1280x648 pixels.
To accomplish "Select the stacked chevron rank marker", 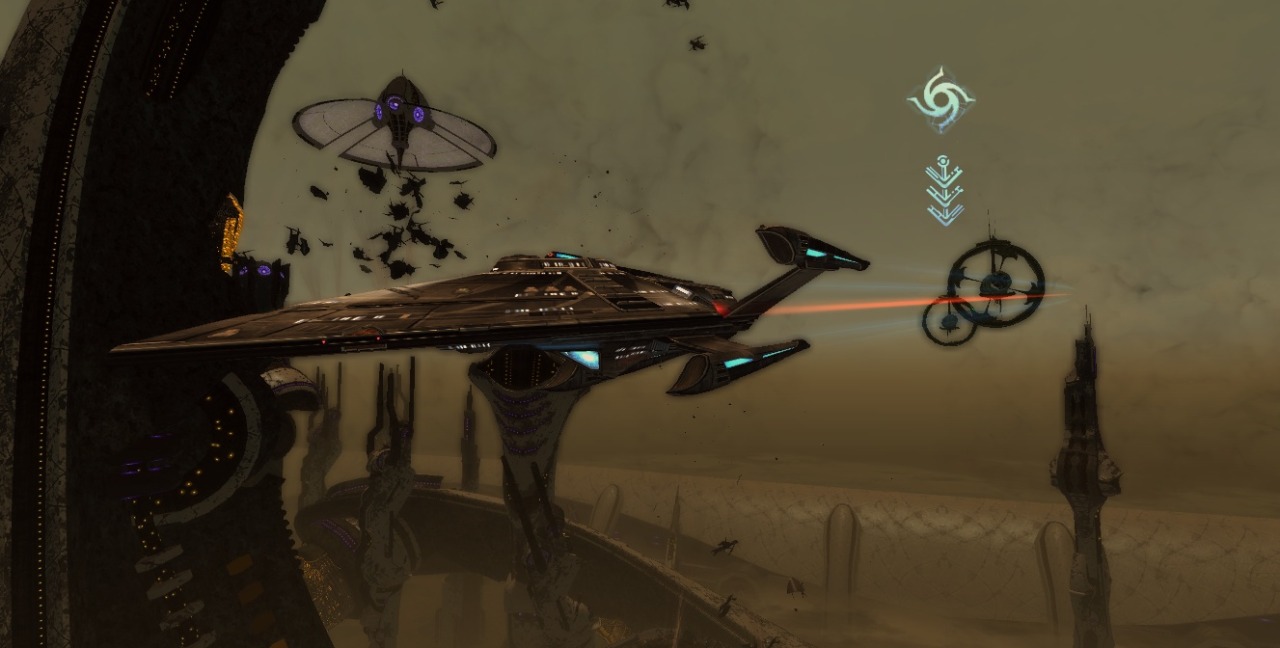I will (944, 191).
